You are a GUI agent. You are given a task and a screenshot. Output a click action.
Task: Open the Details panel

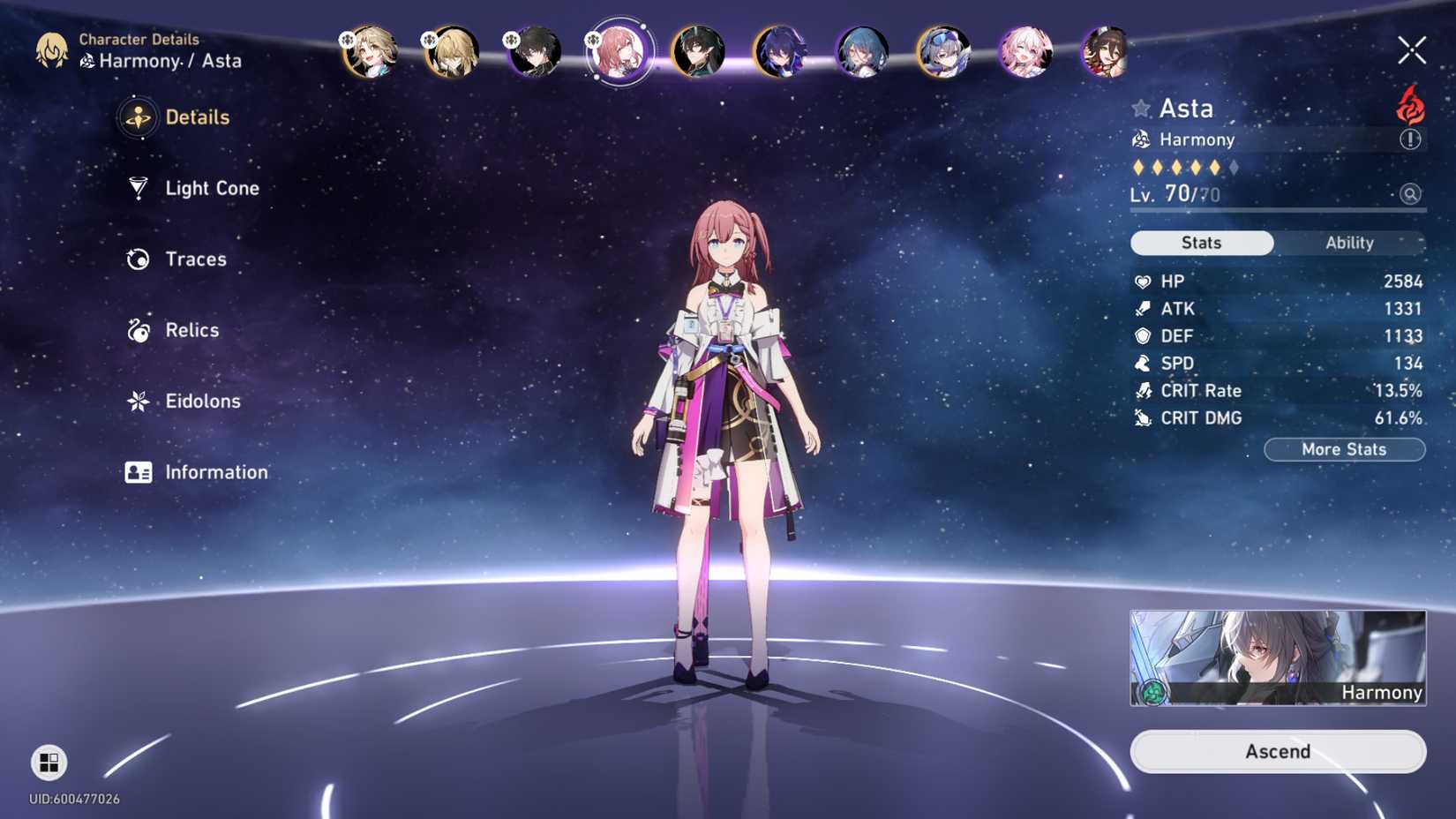point(196,116)
